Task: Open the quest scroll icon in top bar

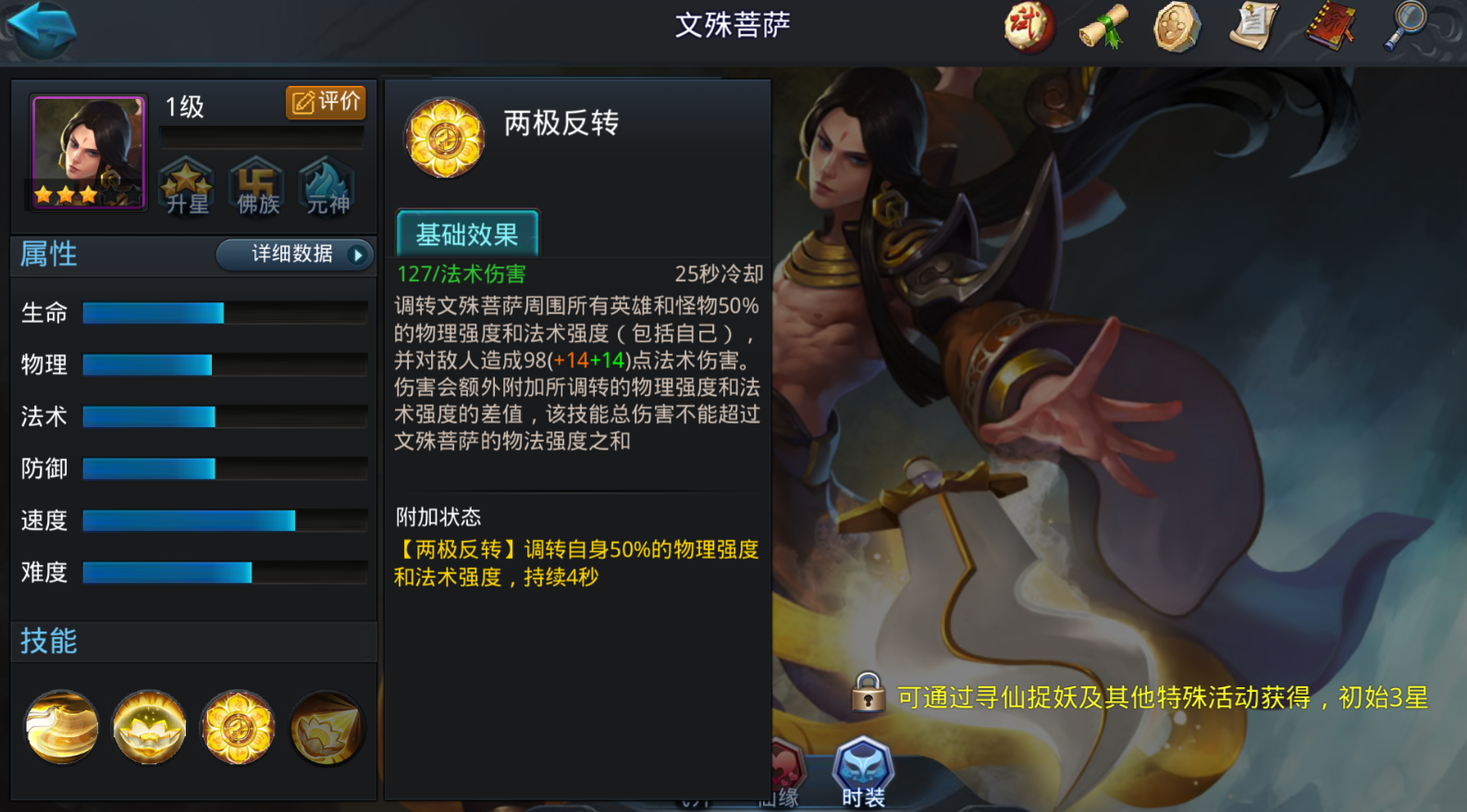Action: click(x=1252, y=28)
